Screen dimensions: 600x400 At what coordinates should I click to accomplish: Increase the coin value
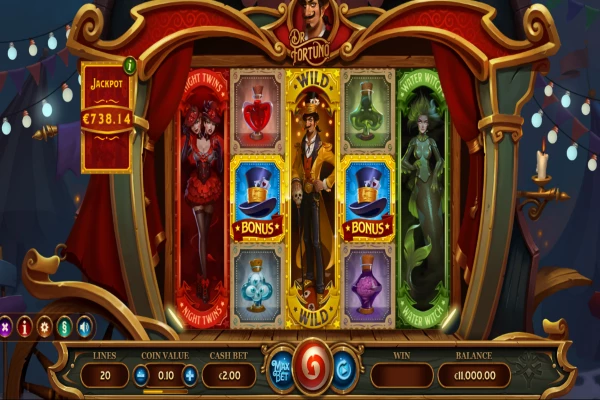[x=190, y=375]
